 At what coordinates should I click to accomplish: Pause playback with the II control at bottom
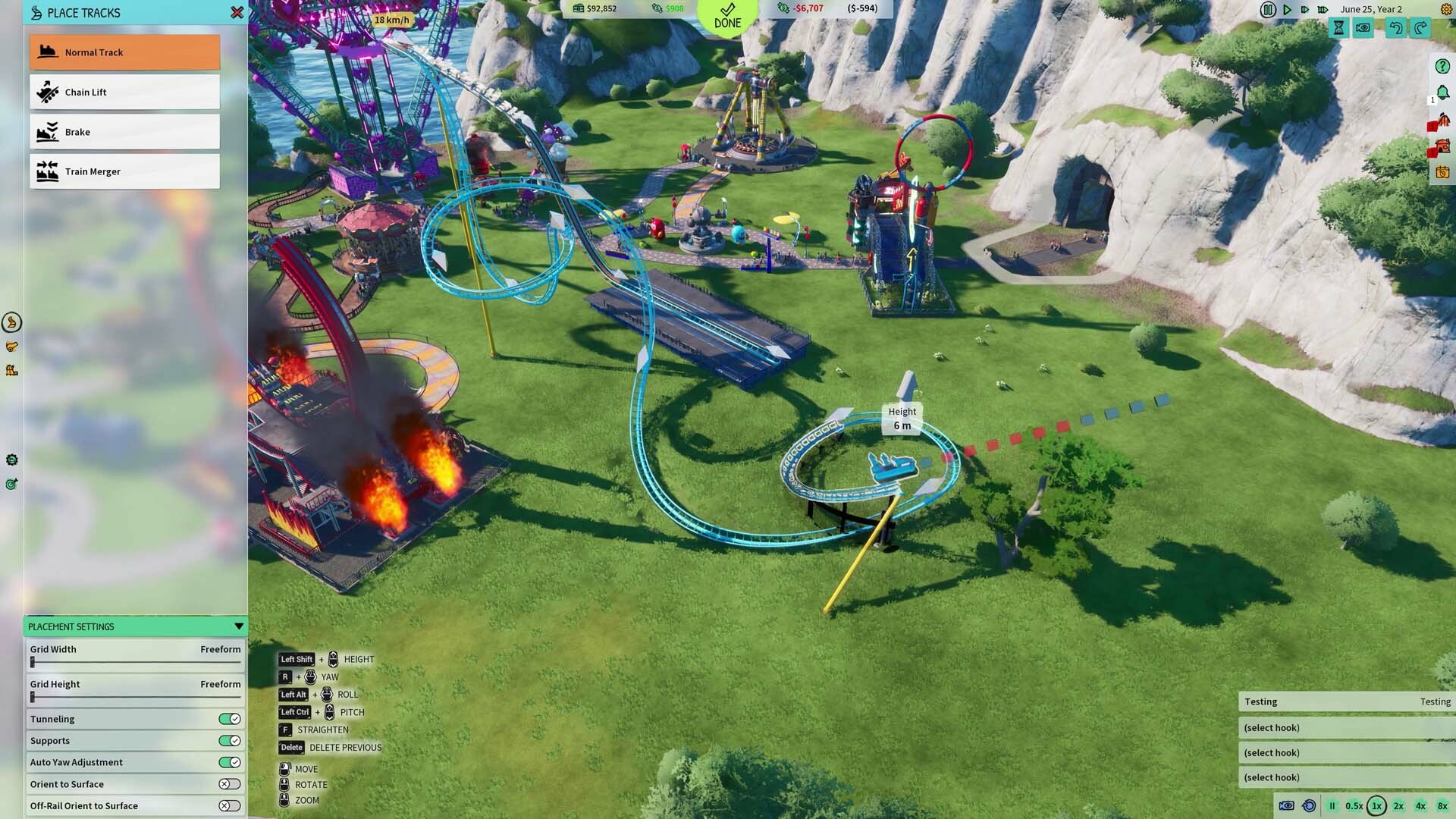tap(1332, 805)
